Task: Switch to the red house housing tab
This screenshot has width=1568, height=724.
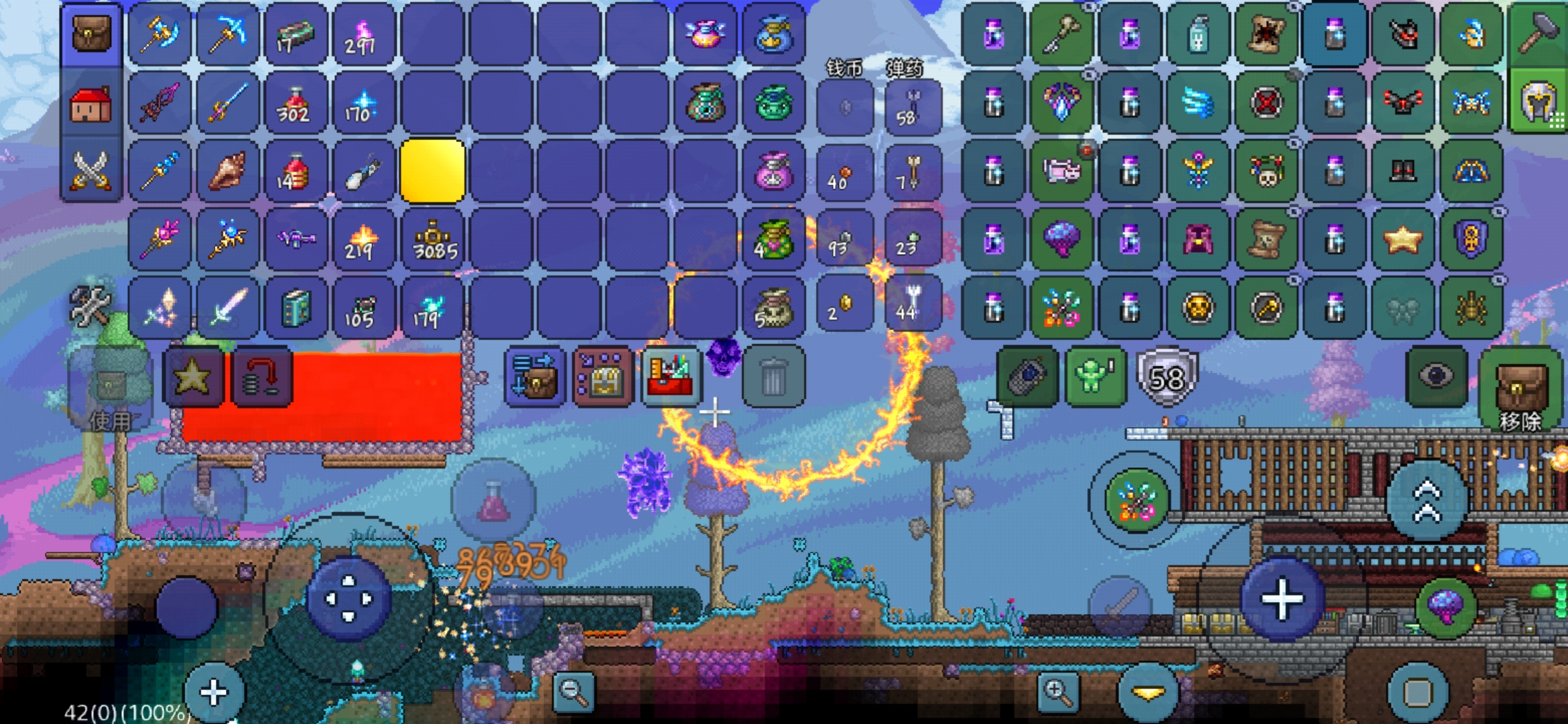Action: [x=91, y=105]
